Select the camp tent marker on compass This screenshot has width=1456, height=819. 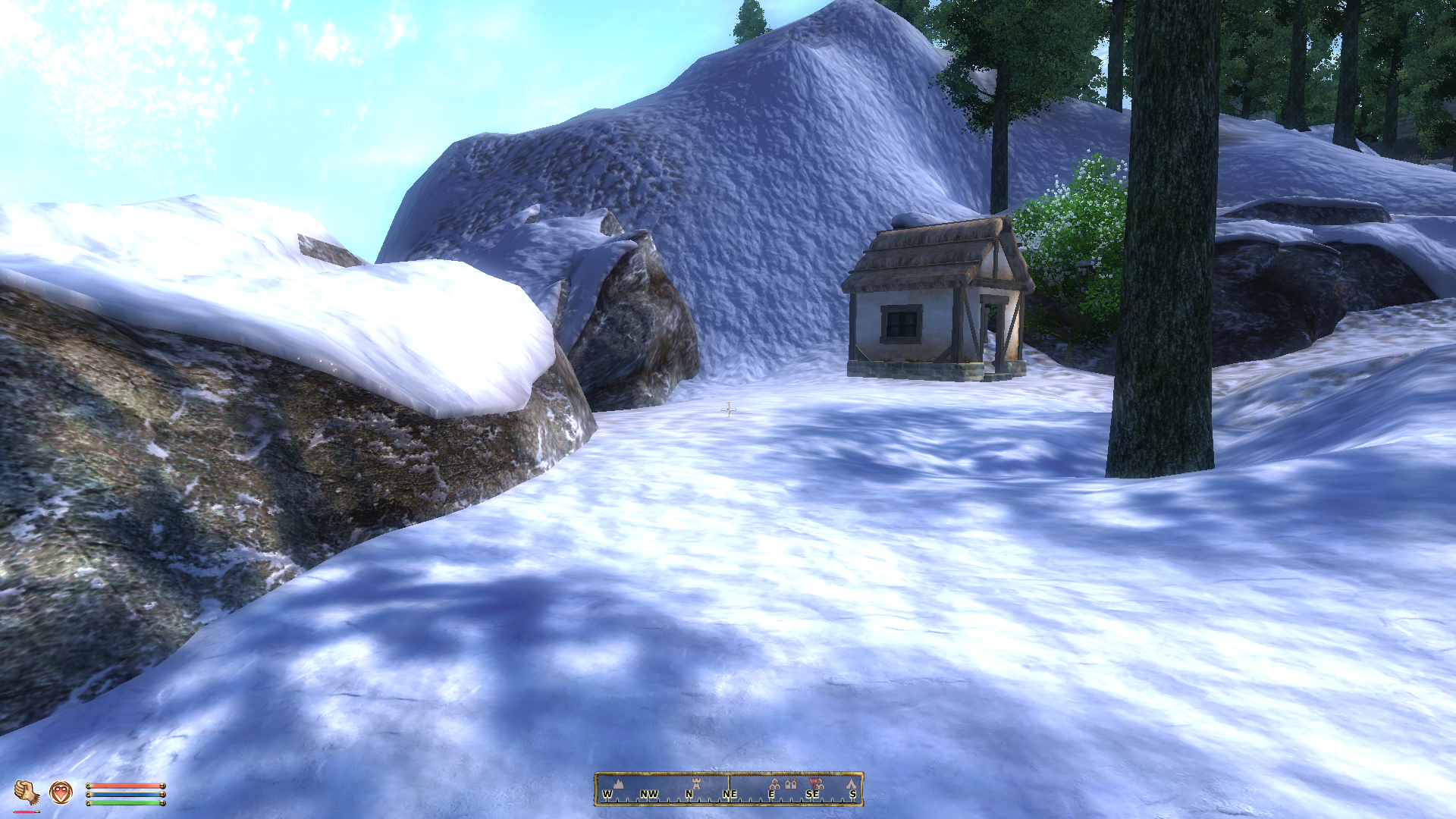851,783
